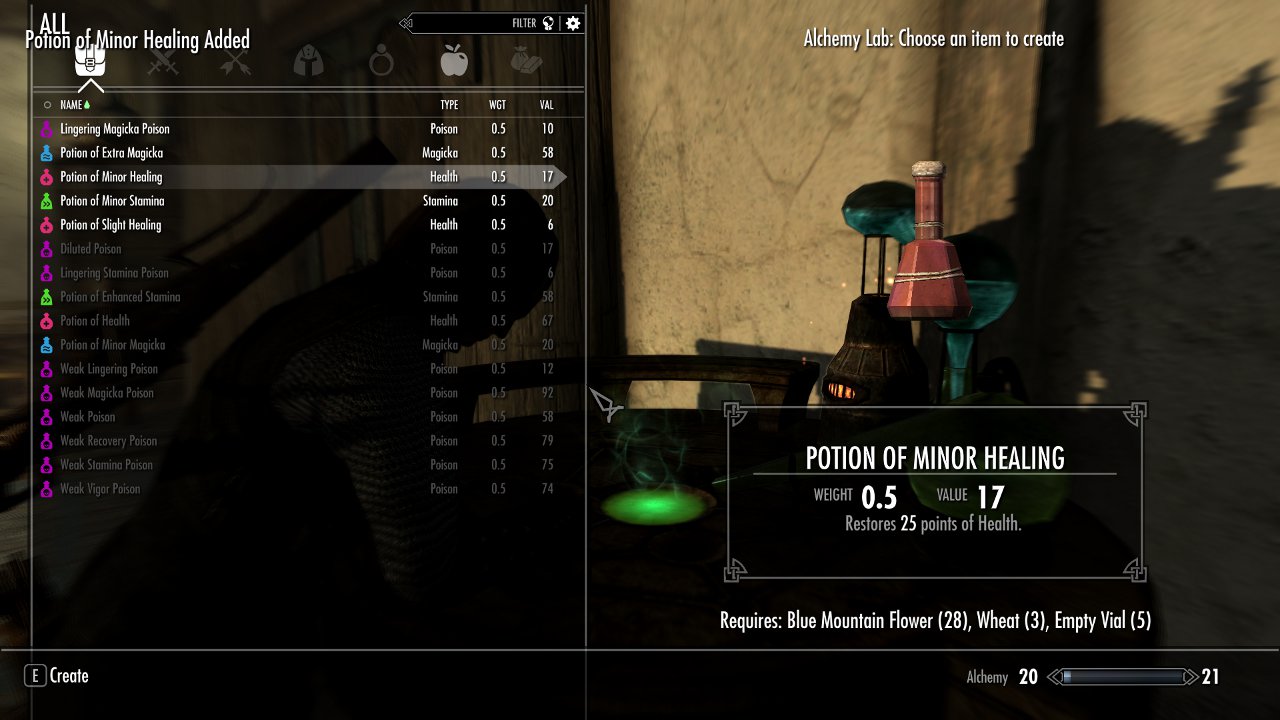Viewport: 1280px width, 720px height.
Task: Choose Potion of Enhanced Stamina
Action: (x=120, y=297)
